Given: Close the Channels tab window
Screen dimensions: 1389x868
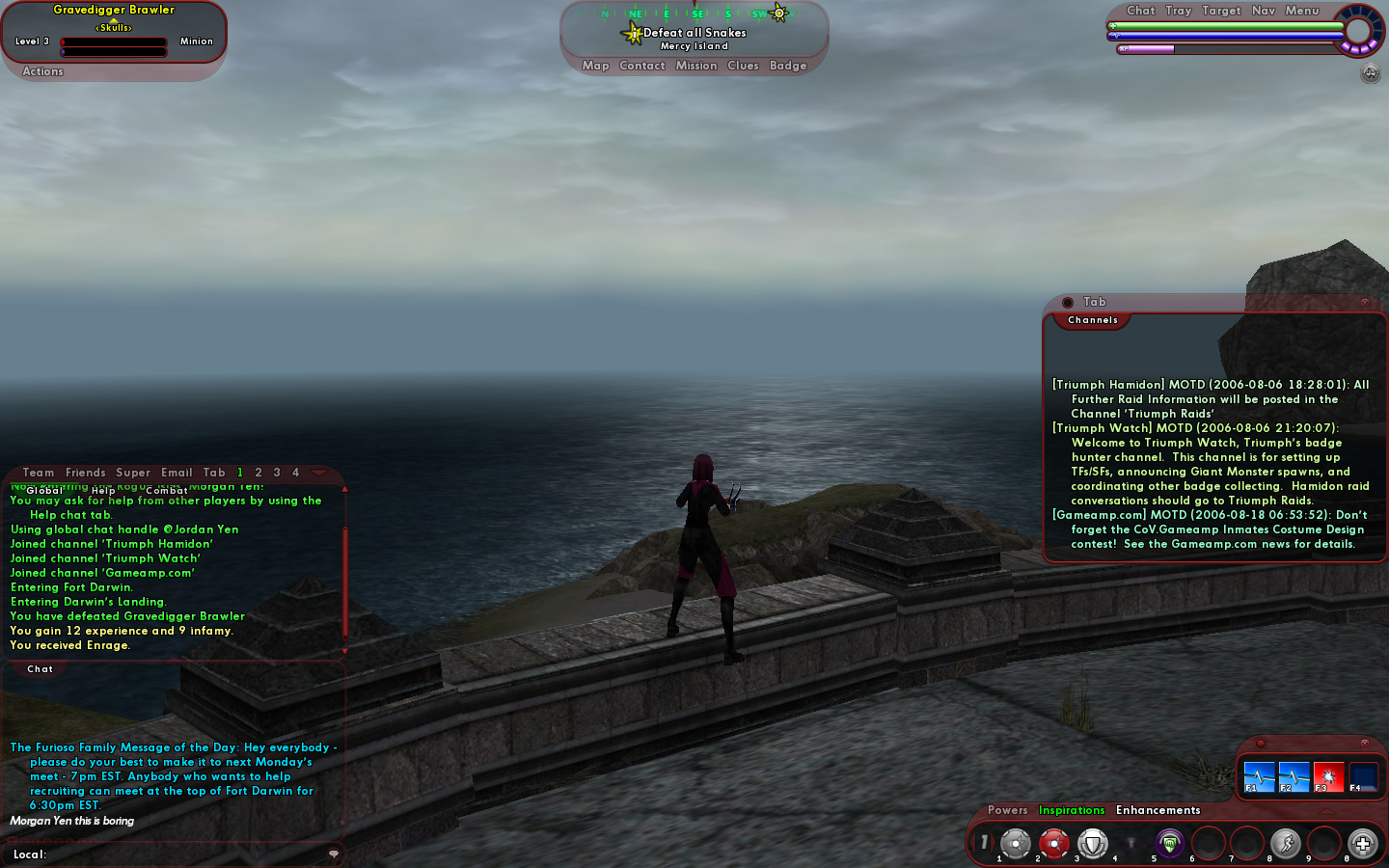Looking at the screenshot, I should point(1364,302).
